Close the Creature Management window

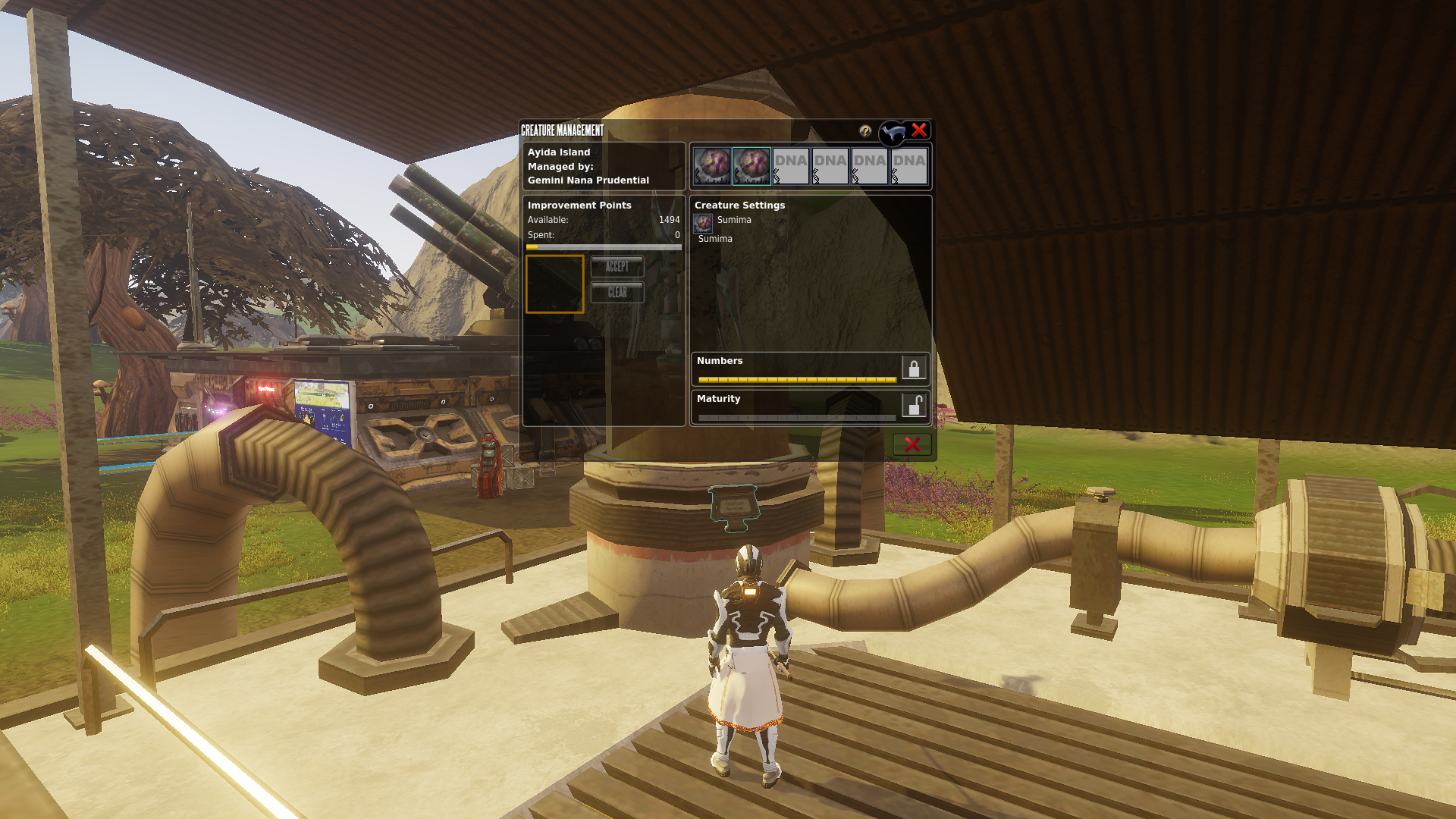[x=919, y=130]
